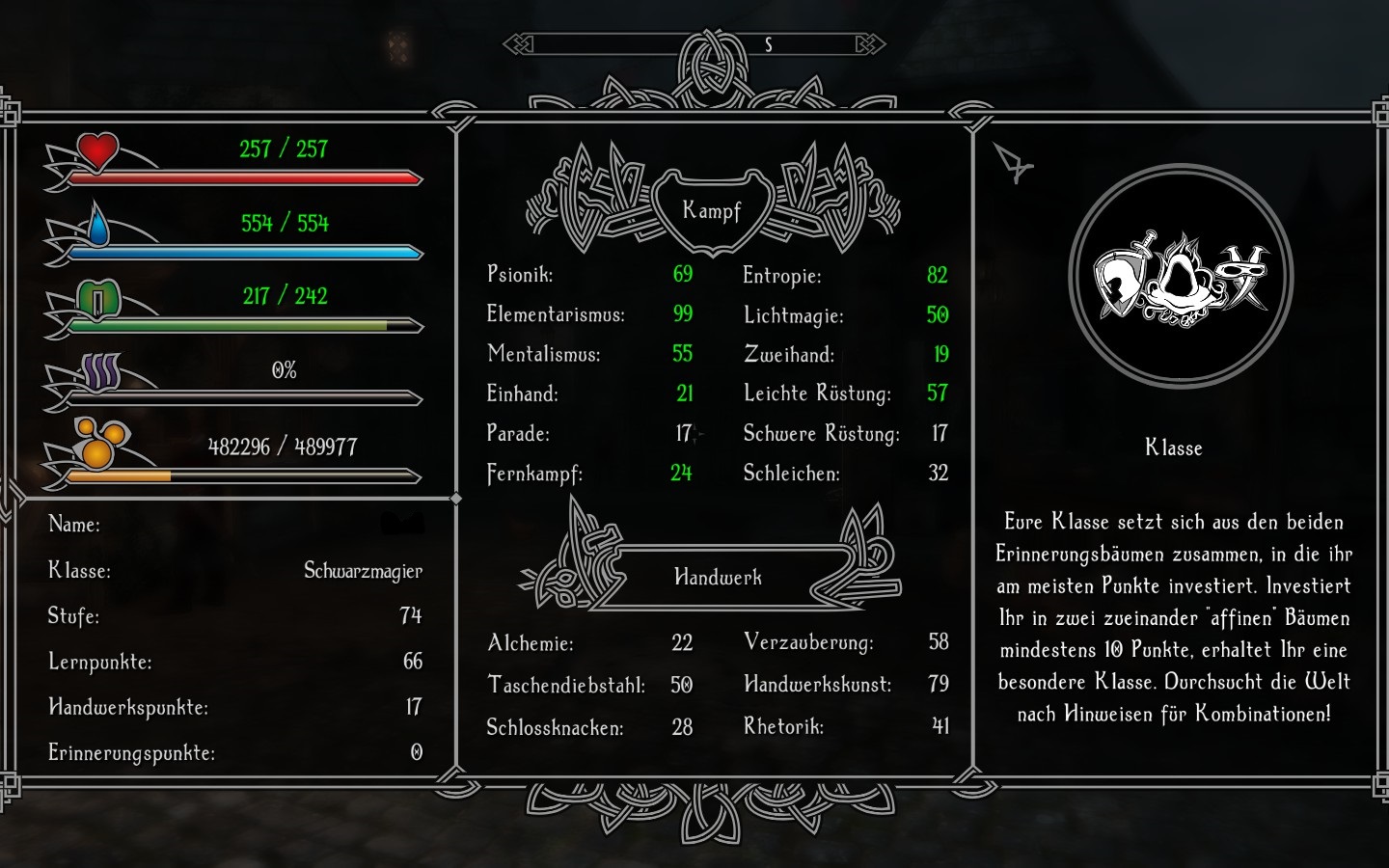Click the Schleichen skill entry
Screen dimensions: 1389x868
791,474
